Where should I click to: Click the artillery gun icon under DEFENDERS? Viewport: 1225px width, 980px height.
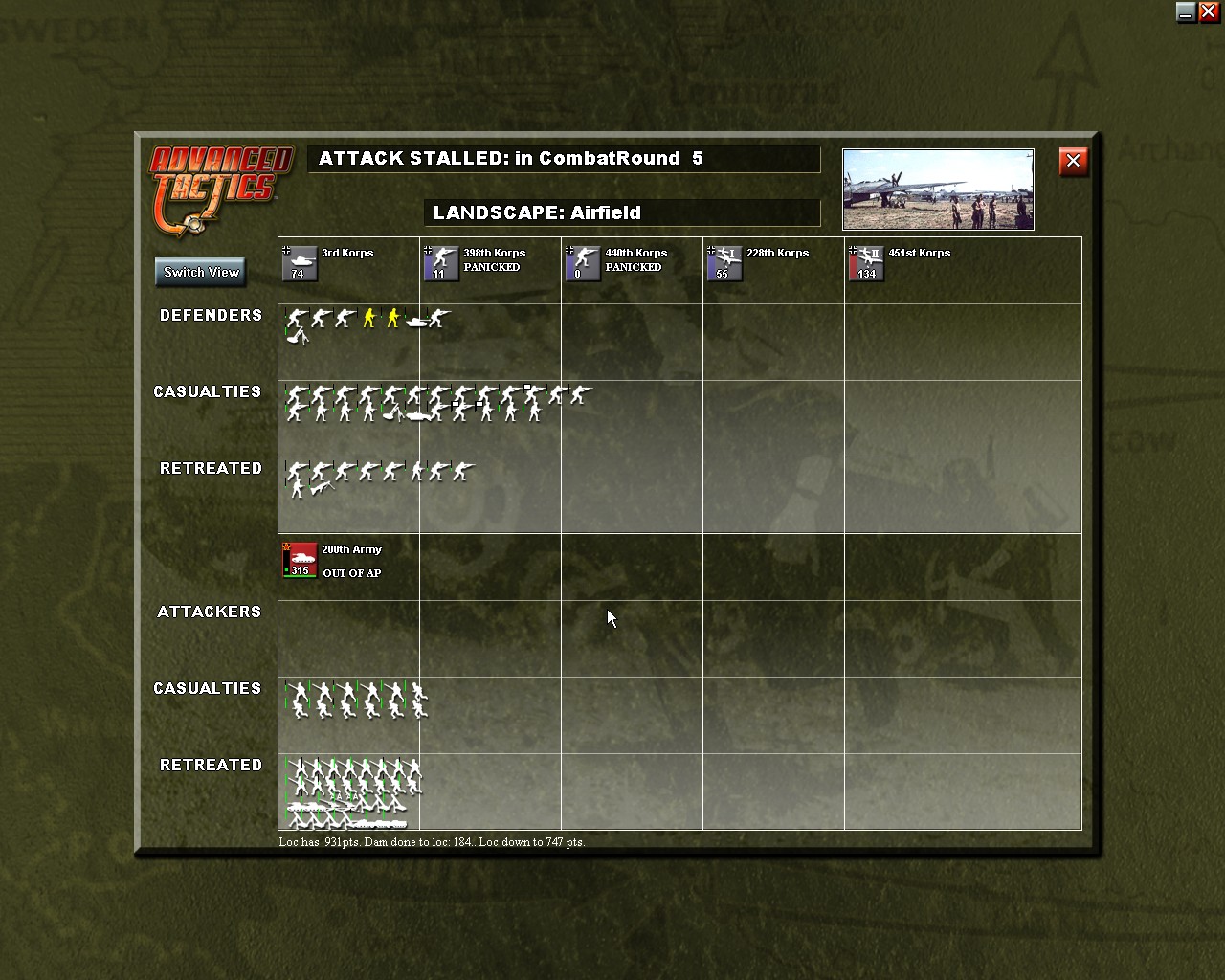tap(298, 337)
